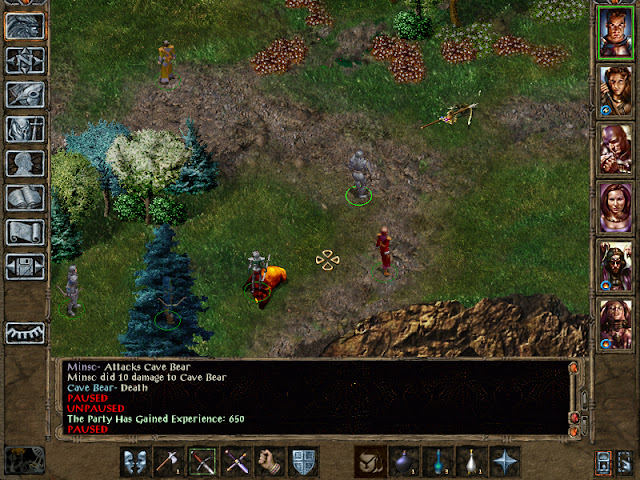Equip the axe quick weapon slot

click(170, 462)
